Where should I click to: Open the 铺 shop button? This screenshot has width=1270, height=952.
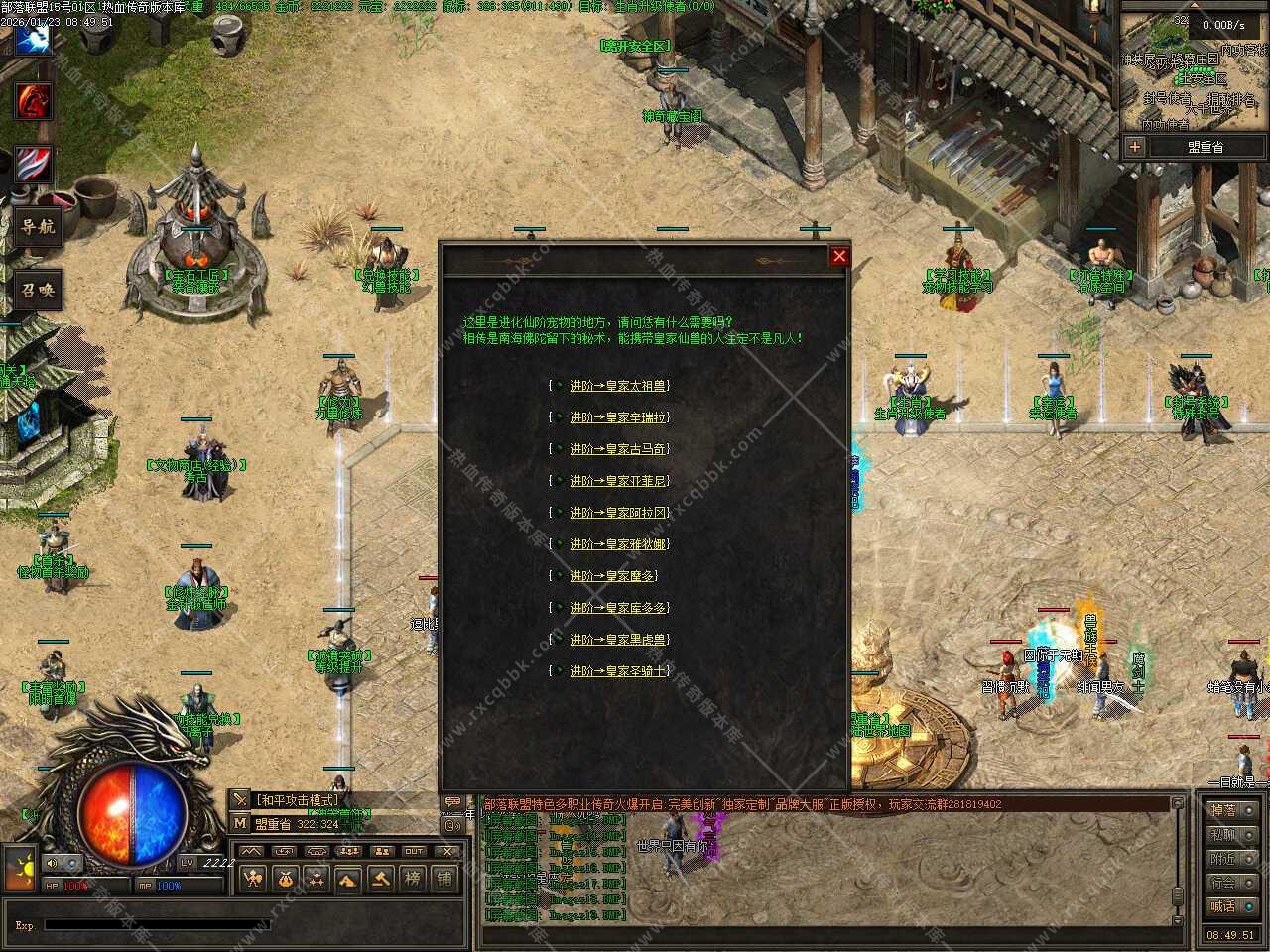point(444,878)
